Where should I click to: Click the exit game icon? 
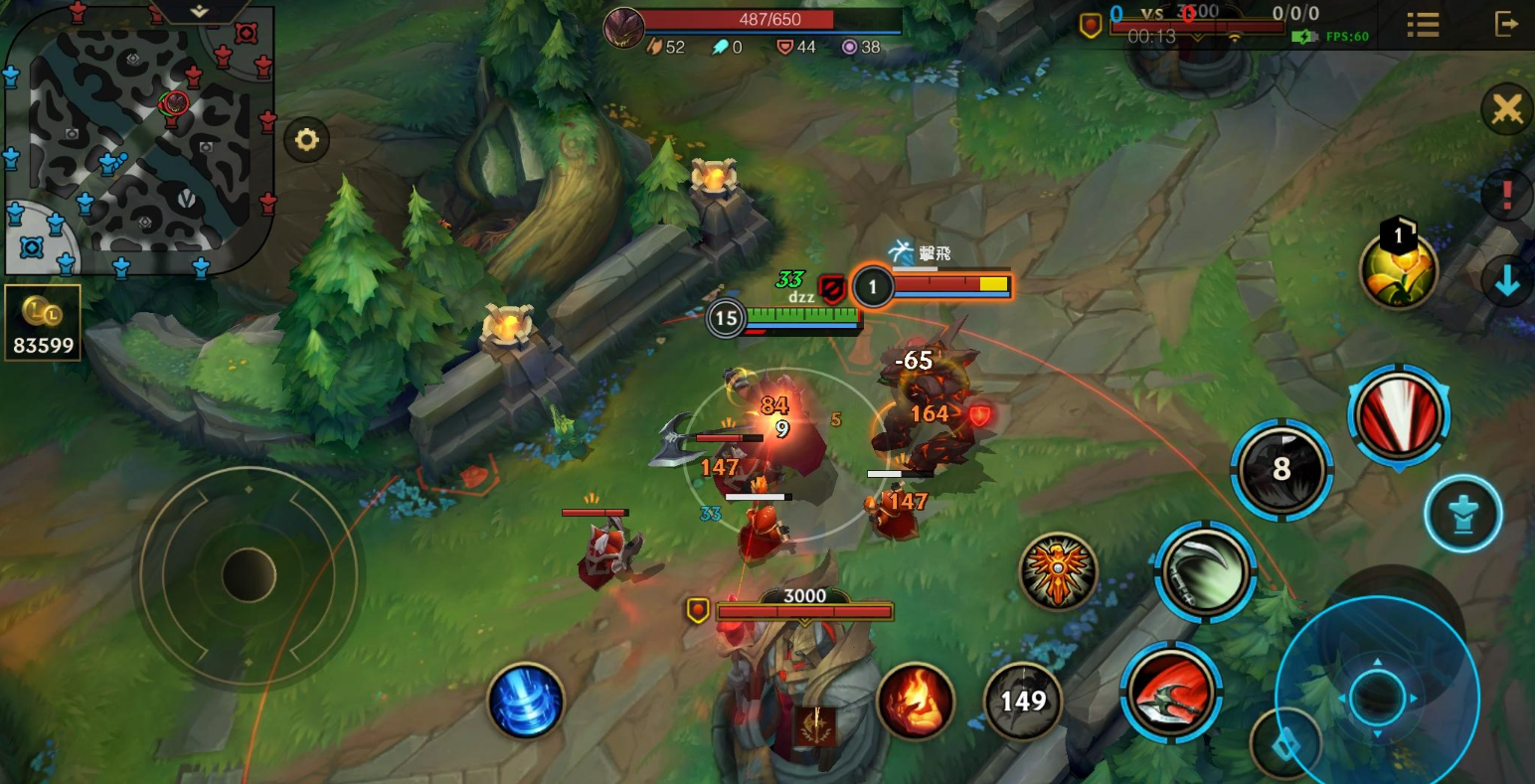[x=1506, y=24]
